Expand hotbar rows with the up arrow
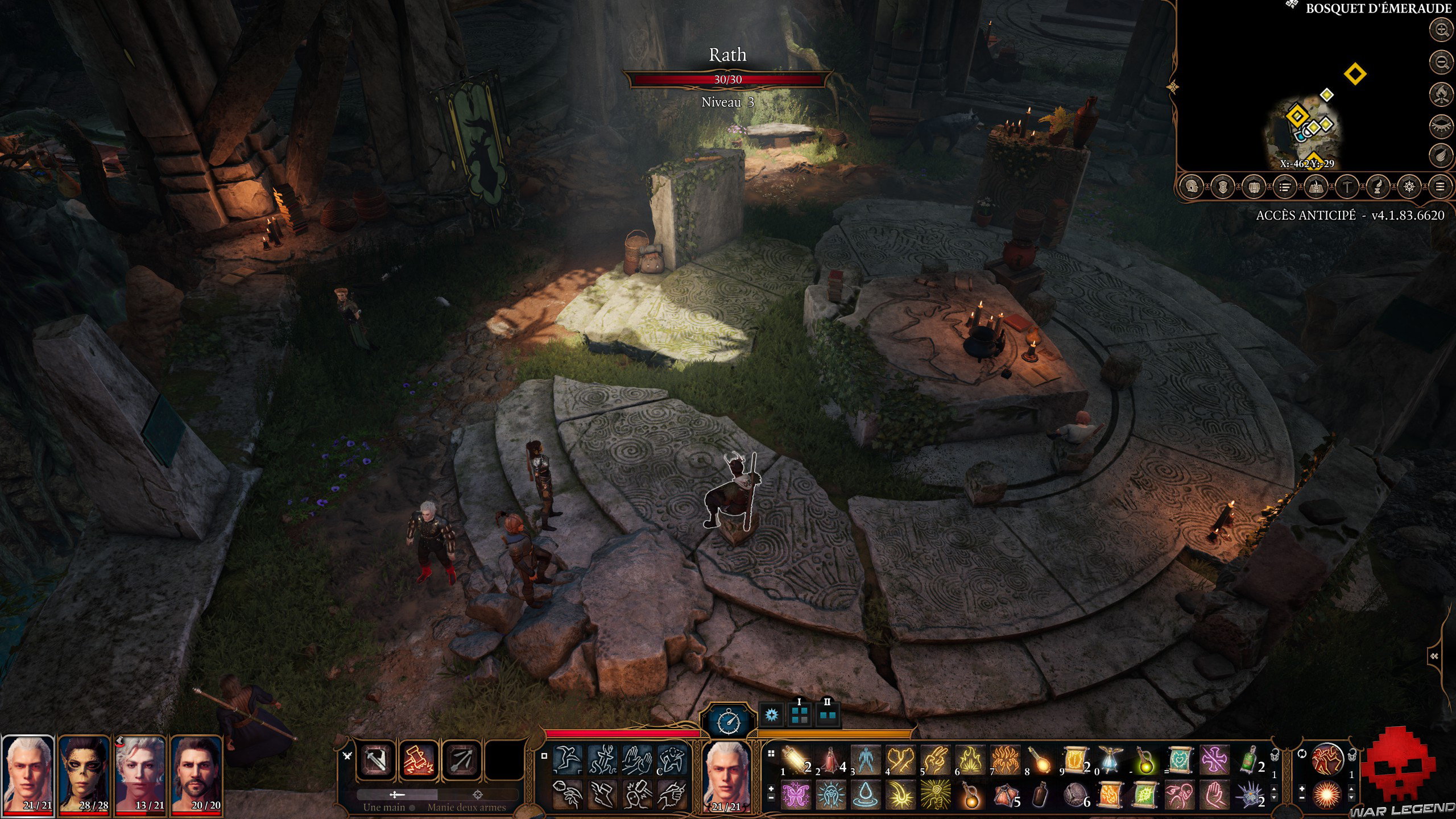This screenshot has height=819, width=1456. (x=1274, y=789)
